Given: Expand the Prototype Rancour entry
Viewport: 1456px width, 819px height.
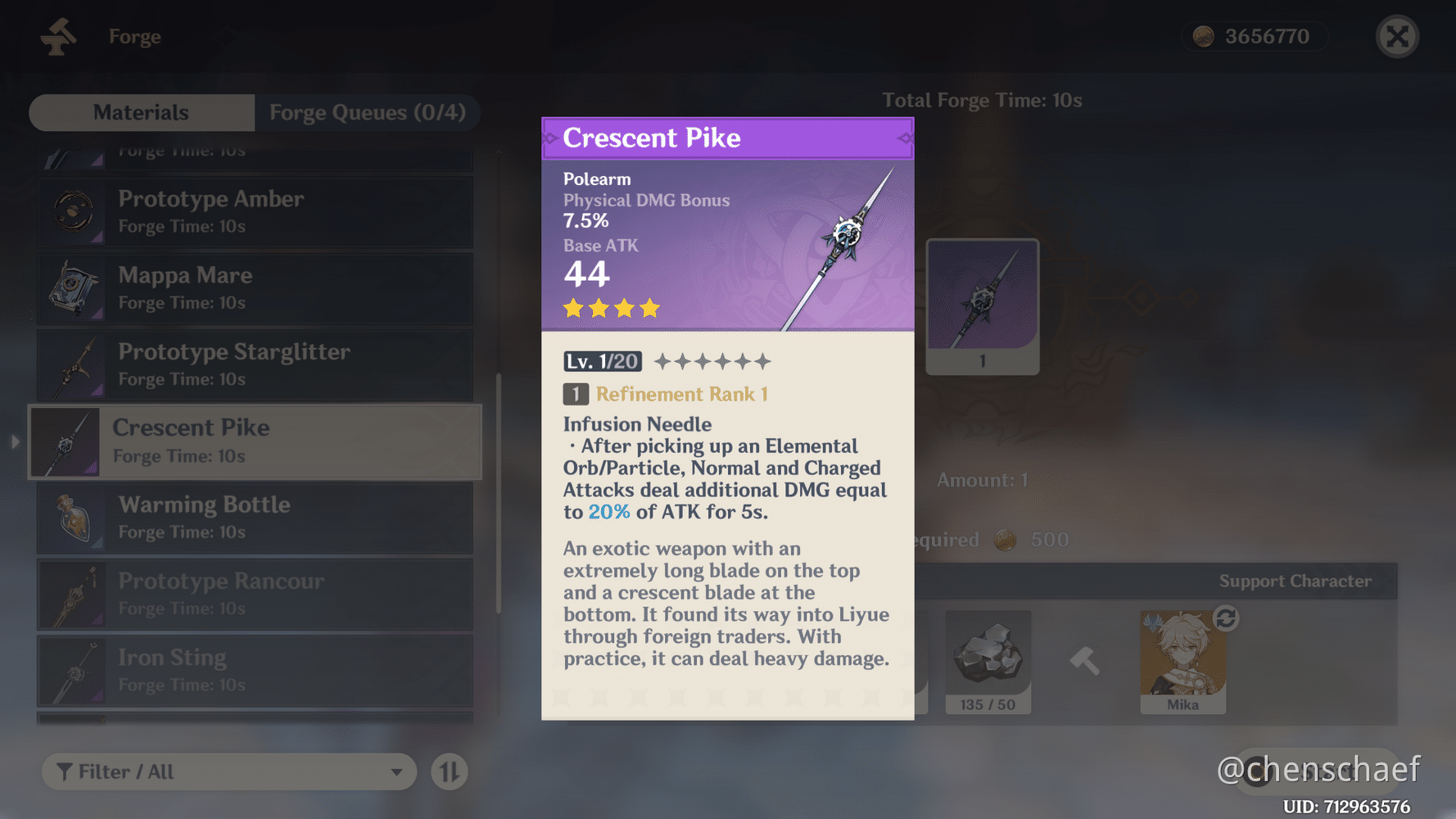Looking at the screenshot, I should 255,595.
